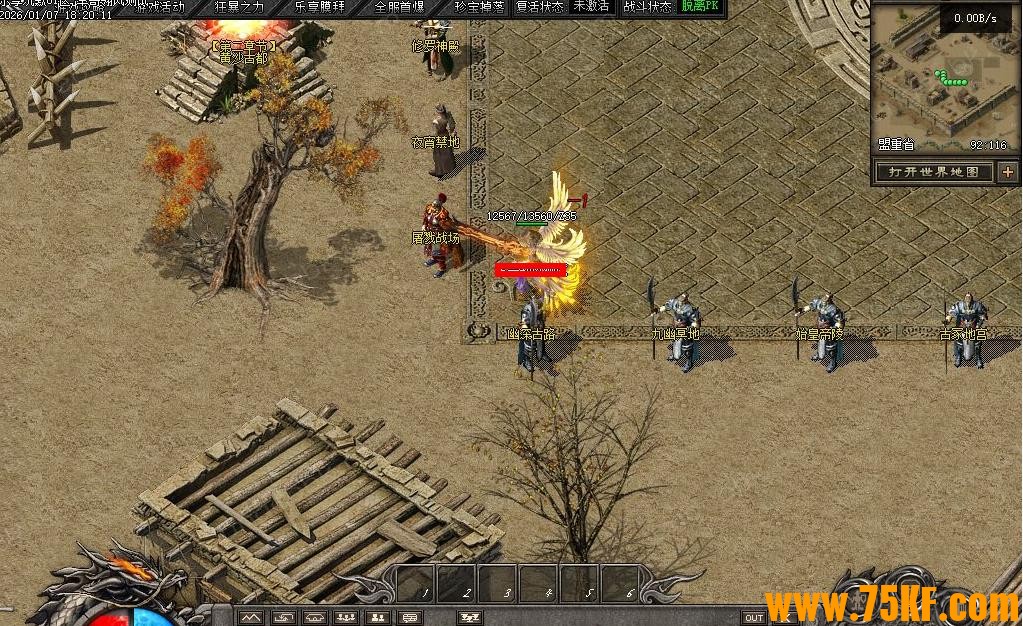
Task: Open the 游戏活动 events menu
Action: [160, 6]
